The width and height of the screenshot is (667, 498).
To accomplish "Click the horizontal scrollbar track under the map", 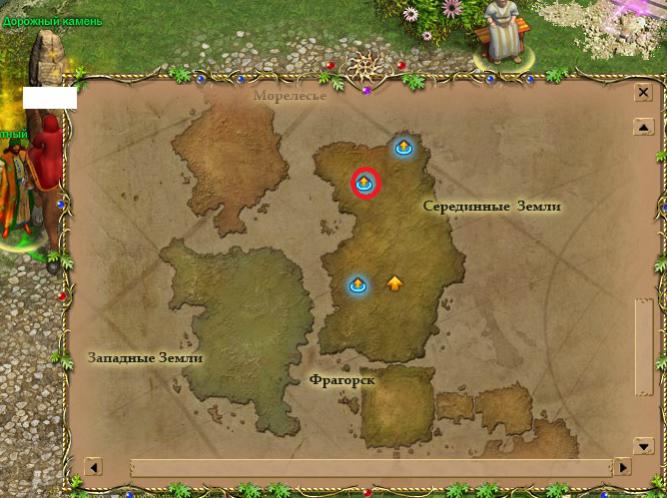I will pos(370,467).
